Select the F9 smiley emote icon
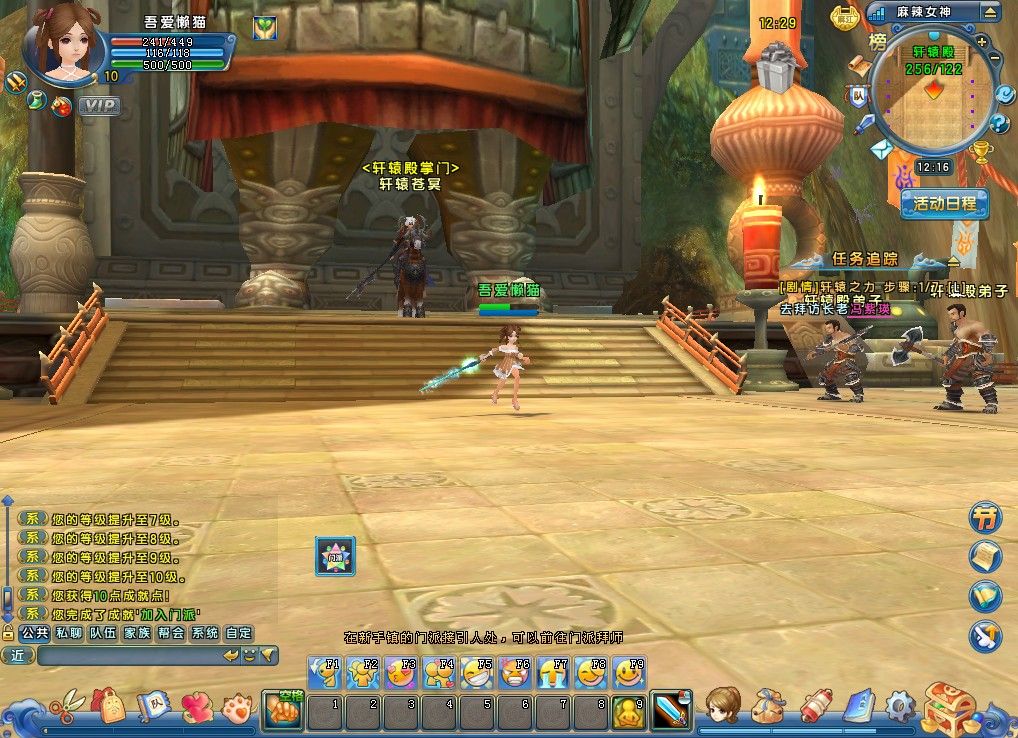Image resolution: width=1018 pixels, height=738 pixels. 629,672
